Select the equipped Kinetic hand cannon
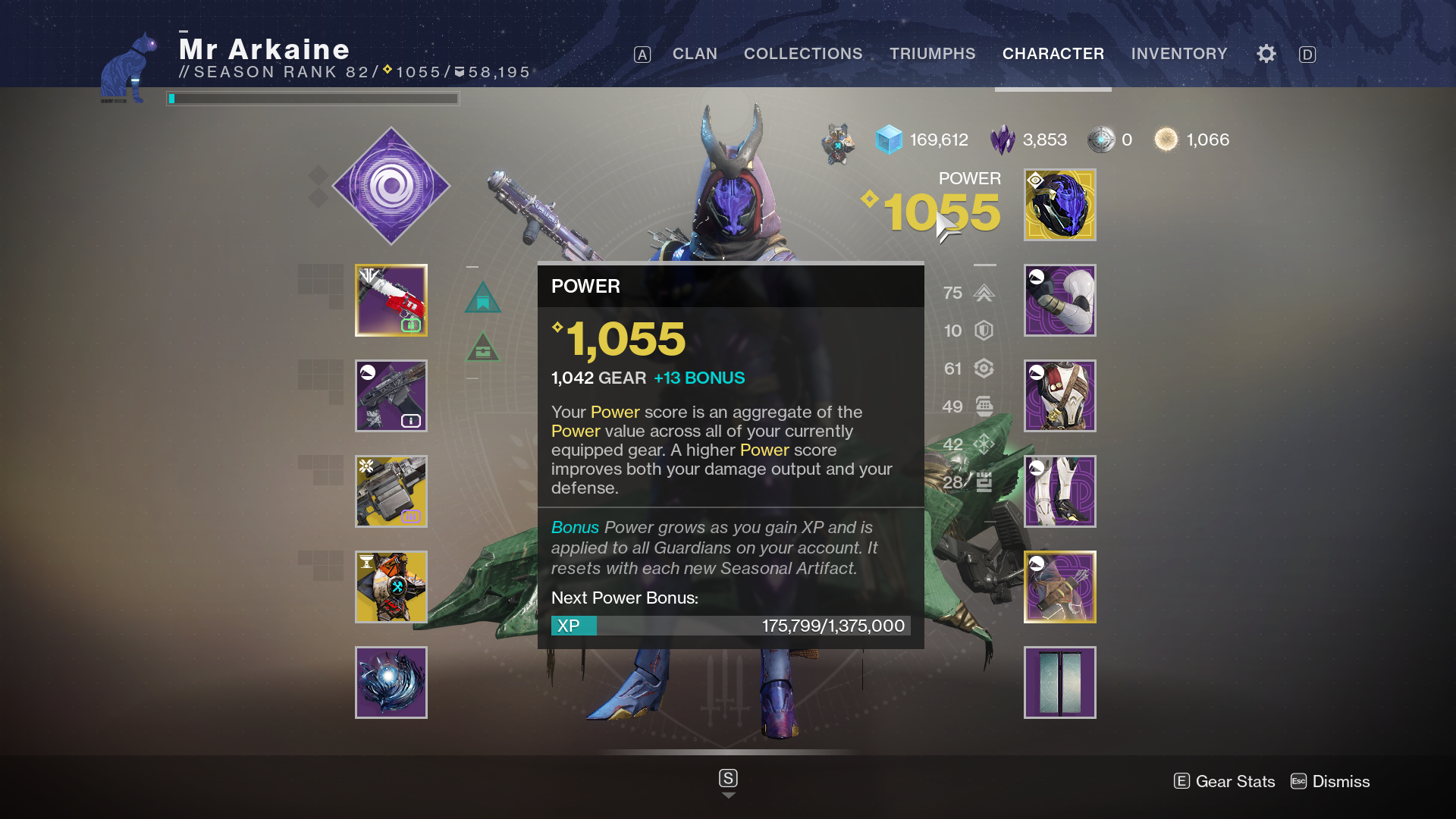1456x819 pixels. pos(391,300)
